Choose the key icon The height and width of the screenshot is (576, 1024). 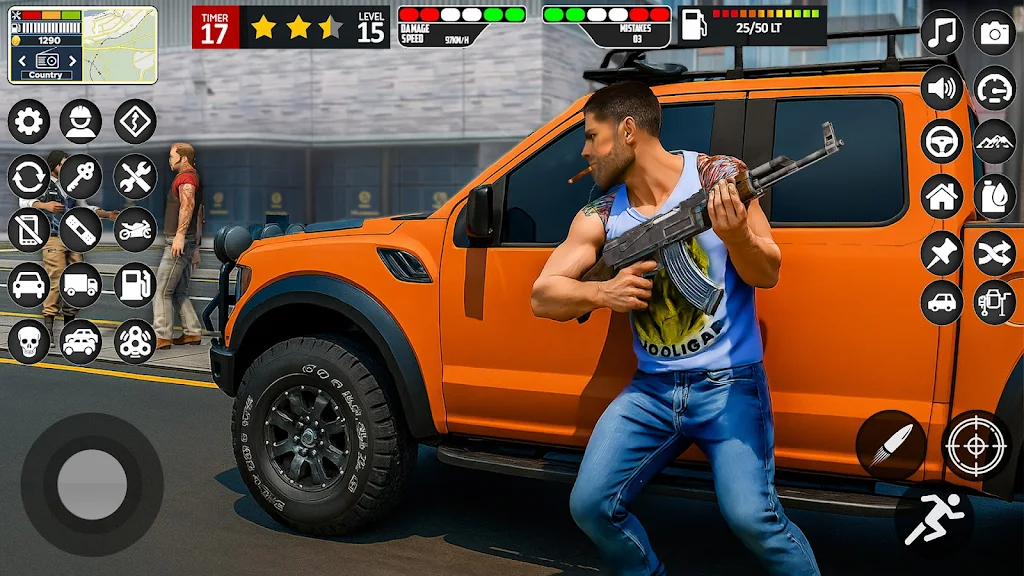click(81, 177)
